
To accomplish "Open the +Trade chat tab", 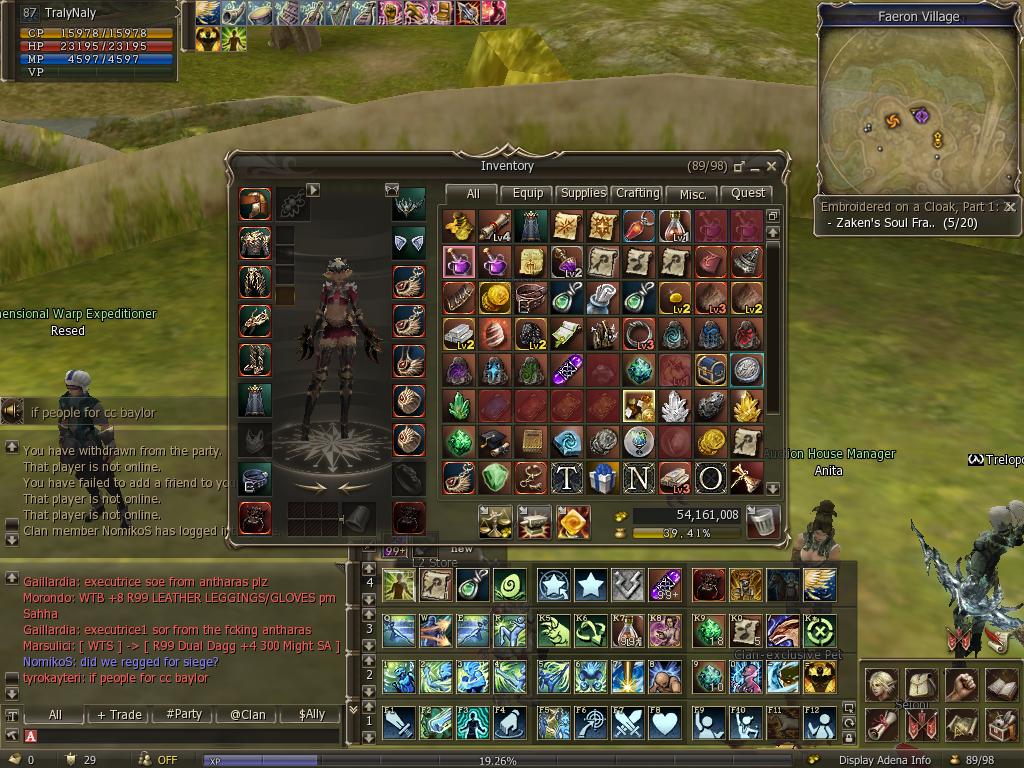I will 119,714.
